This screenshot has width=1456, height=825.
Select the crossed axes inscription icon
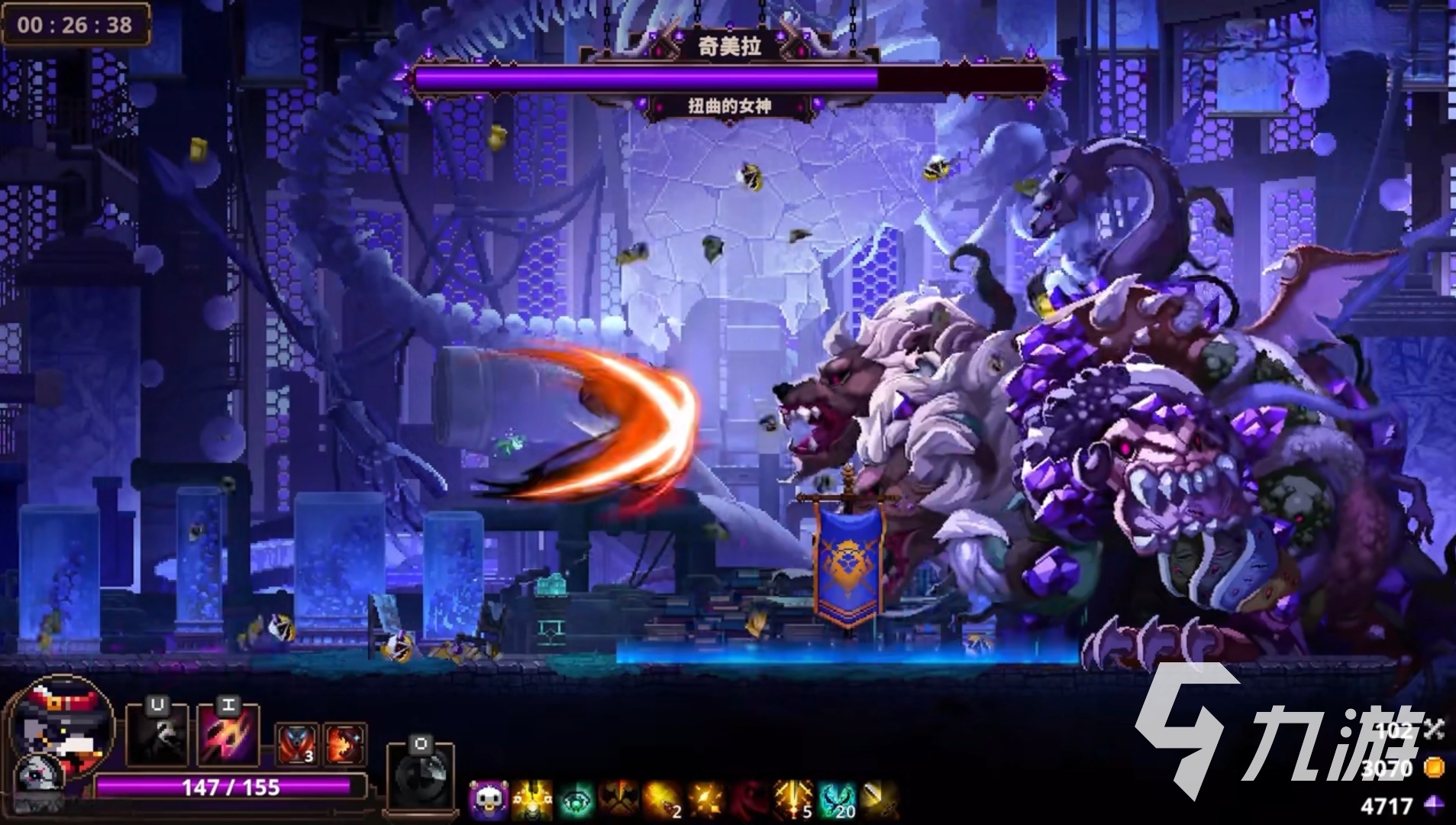[x=619, y=800]
